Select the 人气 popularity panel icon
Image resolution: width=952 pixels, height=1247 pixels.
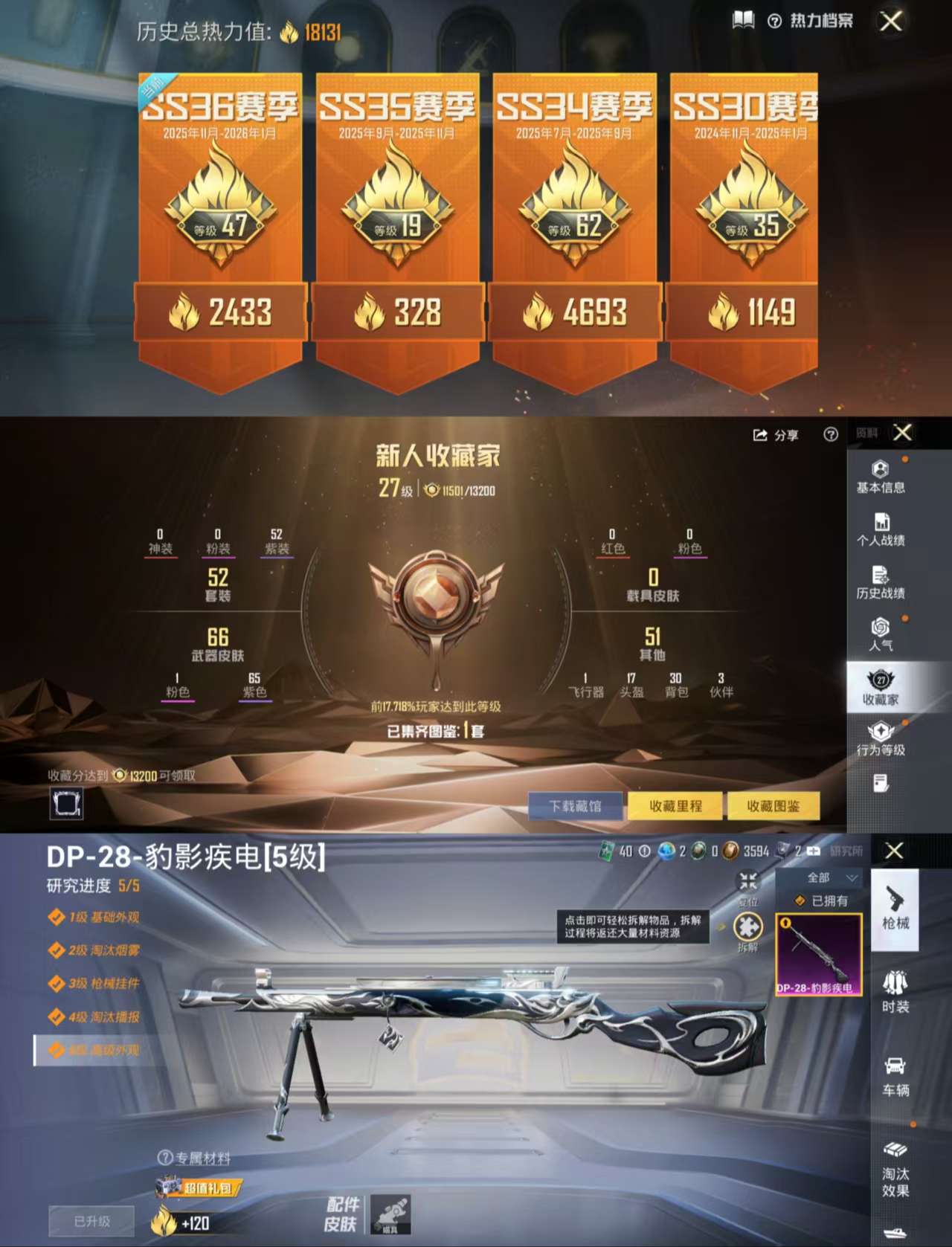881,634
